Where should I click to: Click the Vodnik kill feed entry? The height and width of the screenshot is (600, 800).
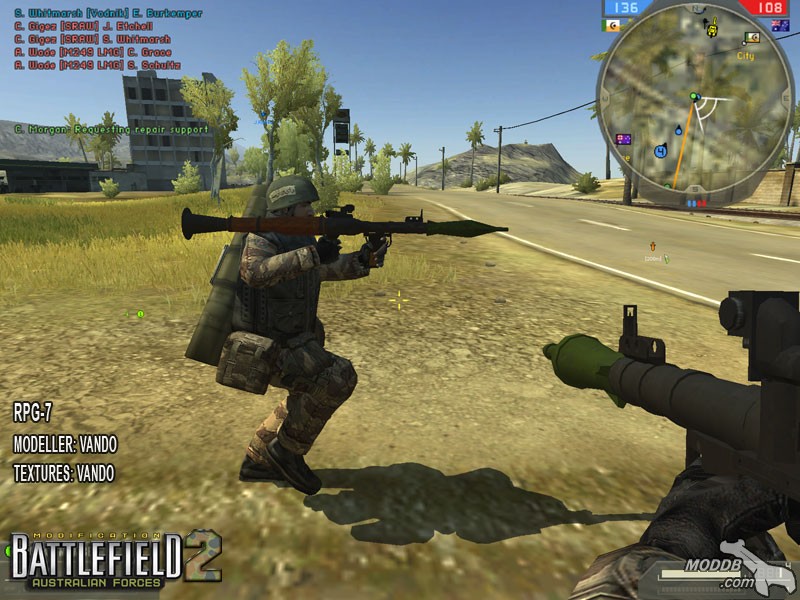click(x=108, y=14)
